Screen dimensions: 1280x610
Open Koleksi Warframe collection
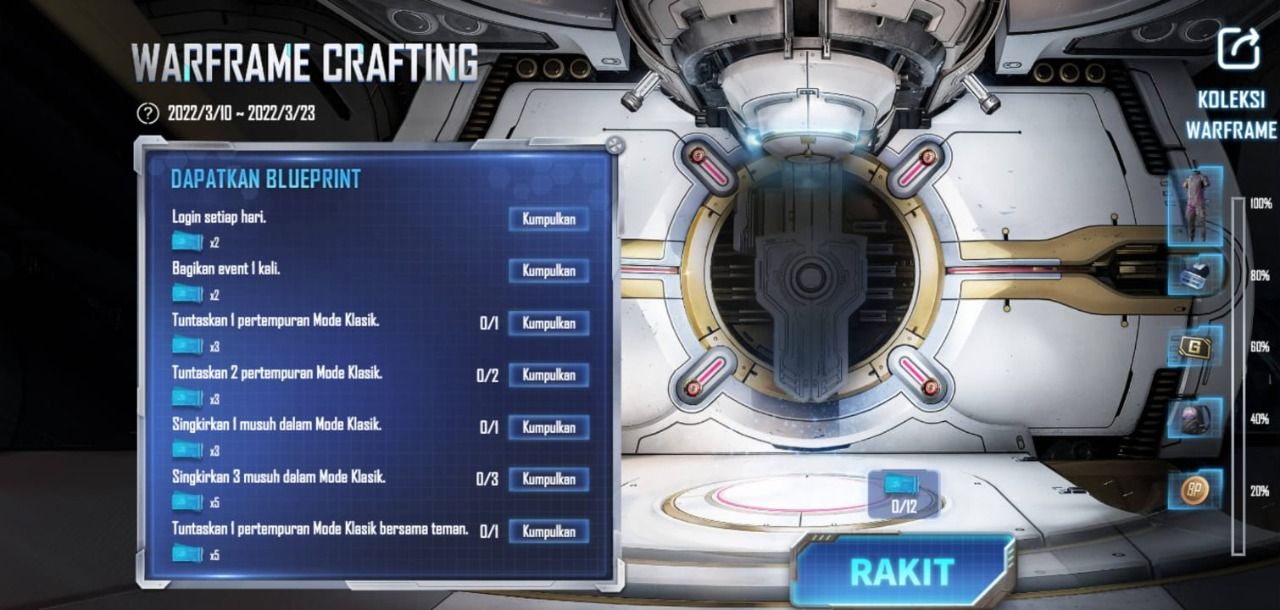[1231, 115]
